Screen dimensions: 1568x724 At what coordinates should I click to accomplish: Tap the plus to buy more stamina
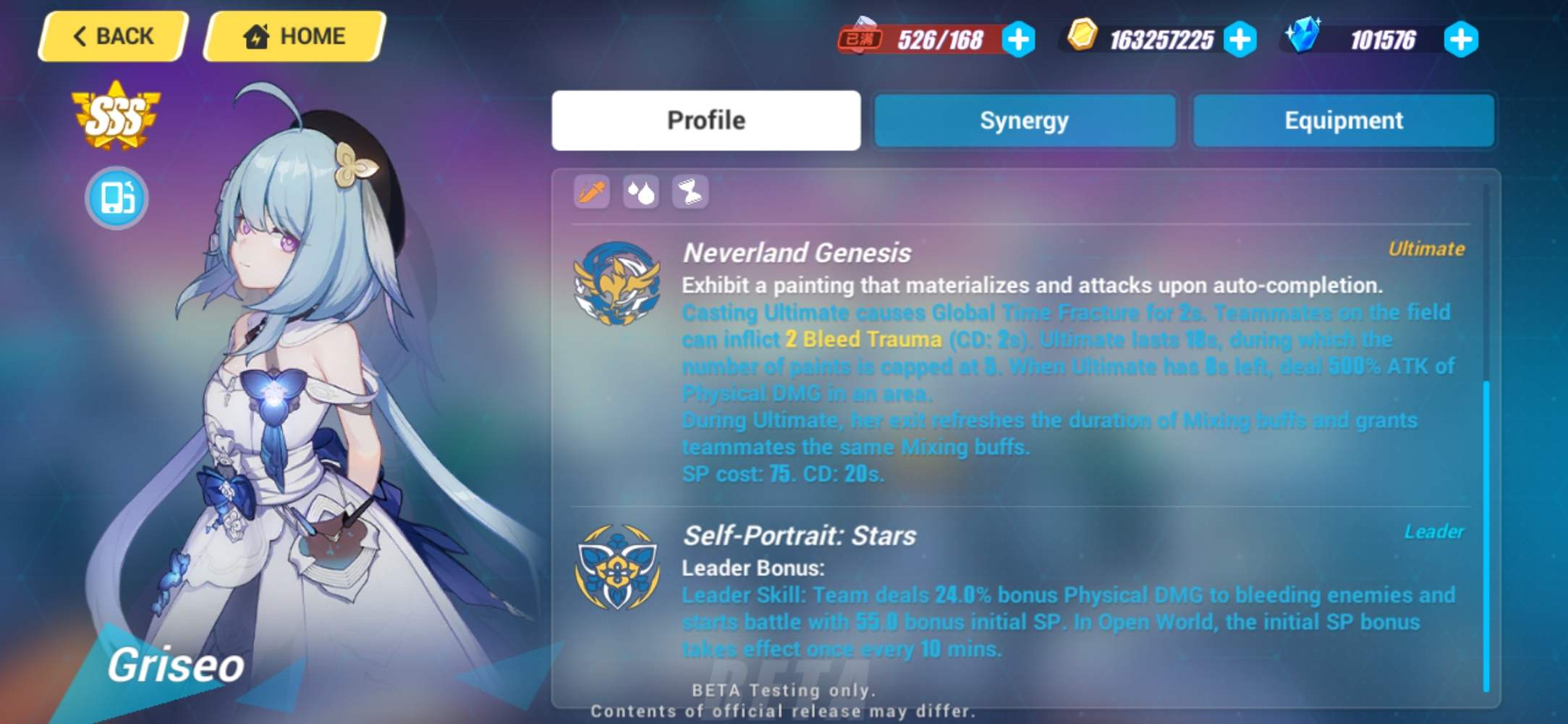(x=1019, y=41)
